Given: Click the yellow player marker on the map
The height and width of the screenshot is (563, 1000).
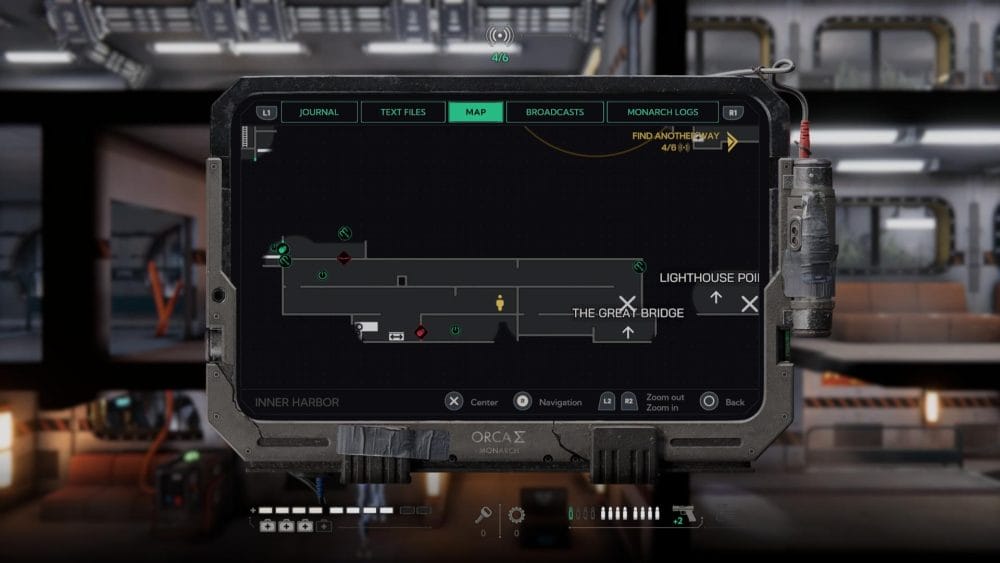Looking at the screenshot, I should (x=500, y=302).
